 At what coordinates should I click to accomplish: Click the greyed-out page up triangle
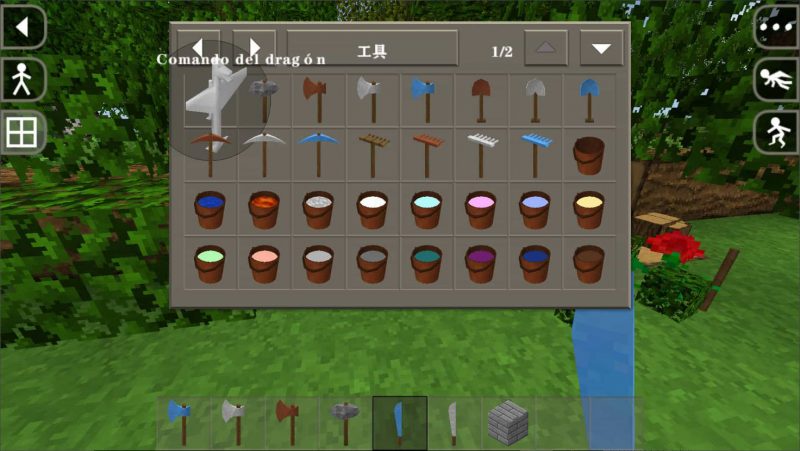coord(545,48)
